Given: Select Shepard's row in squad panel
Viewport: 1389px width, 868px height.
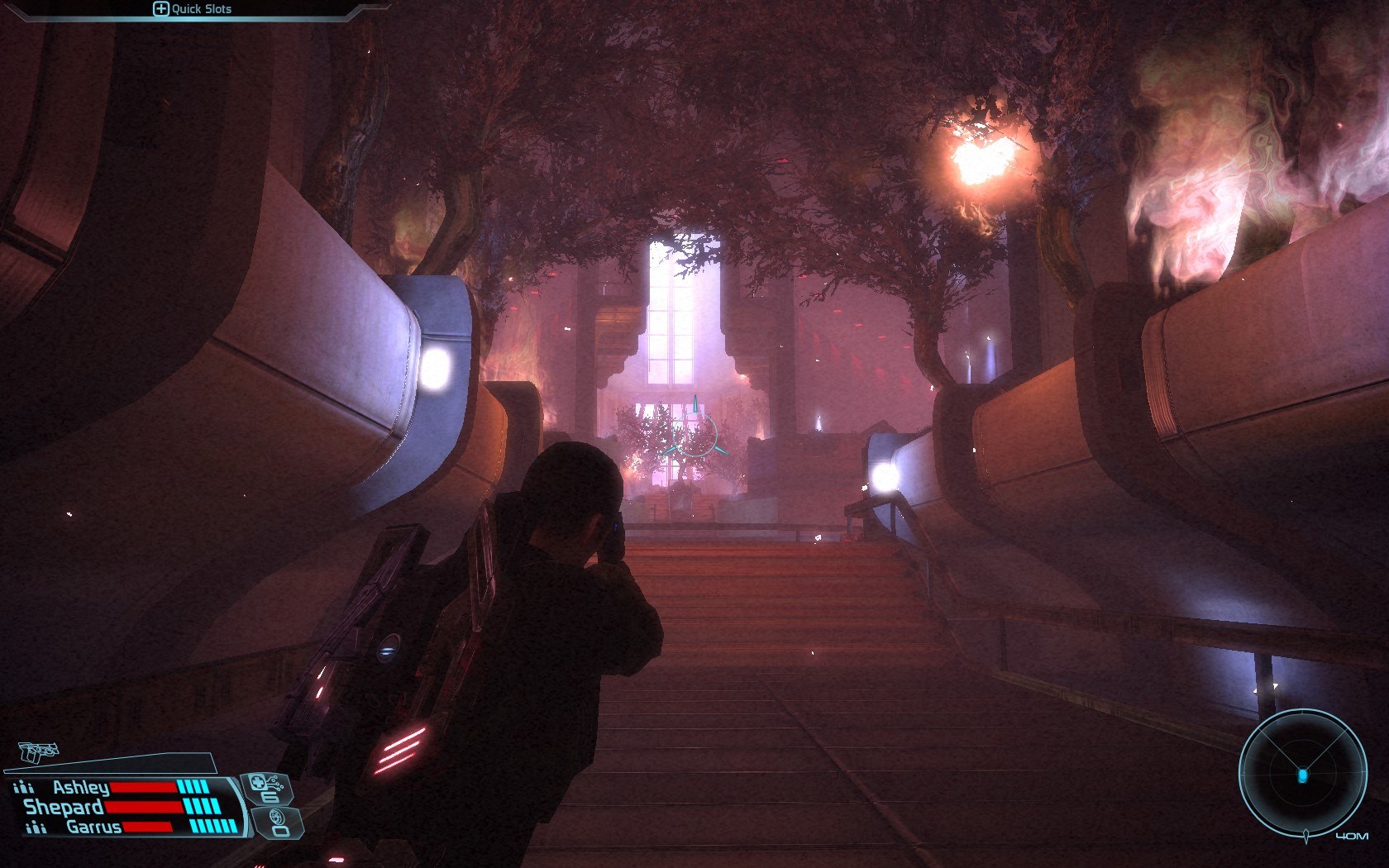Looking at the screenshot, I should [64, 807].
